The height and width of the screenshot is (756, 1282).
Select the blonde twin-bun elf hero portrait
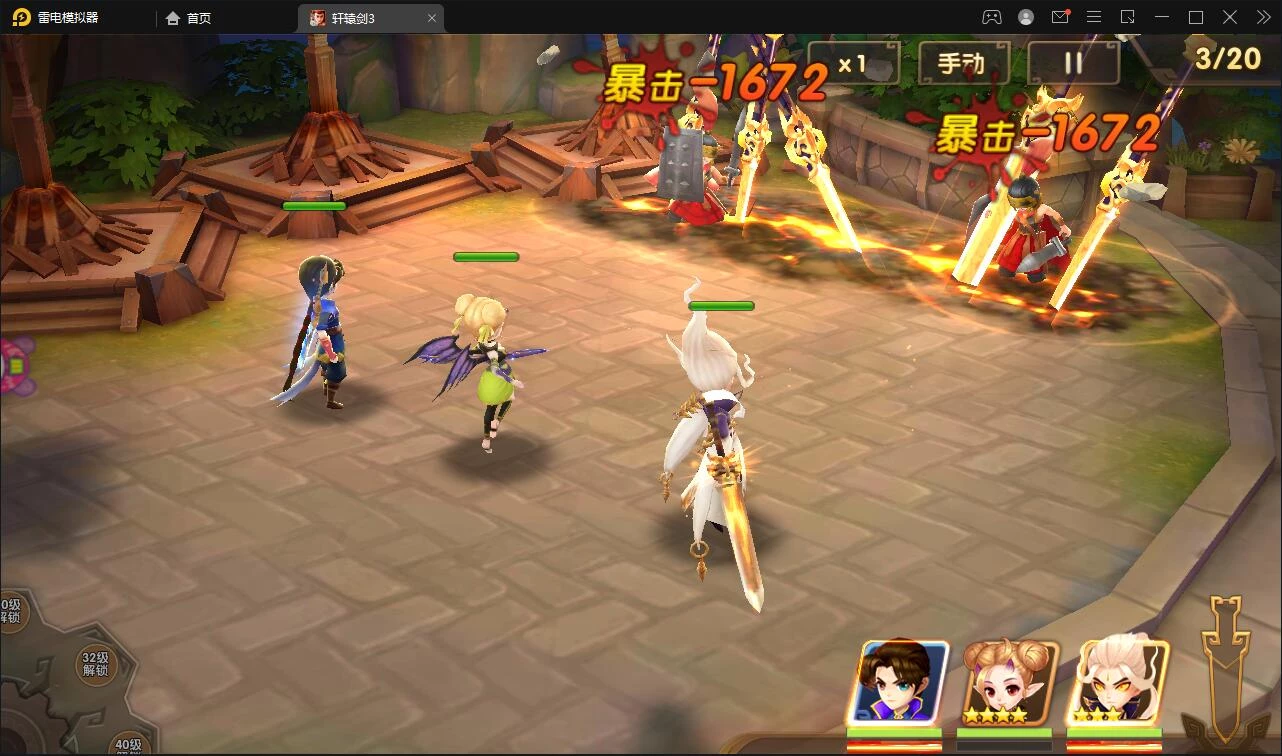coord(1008,683)
